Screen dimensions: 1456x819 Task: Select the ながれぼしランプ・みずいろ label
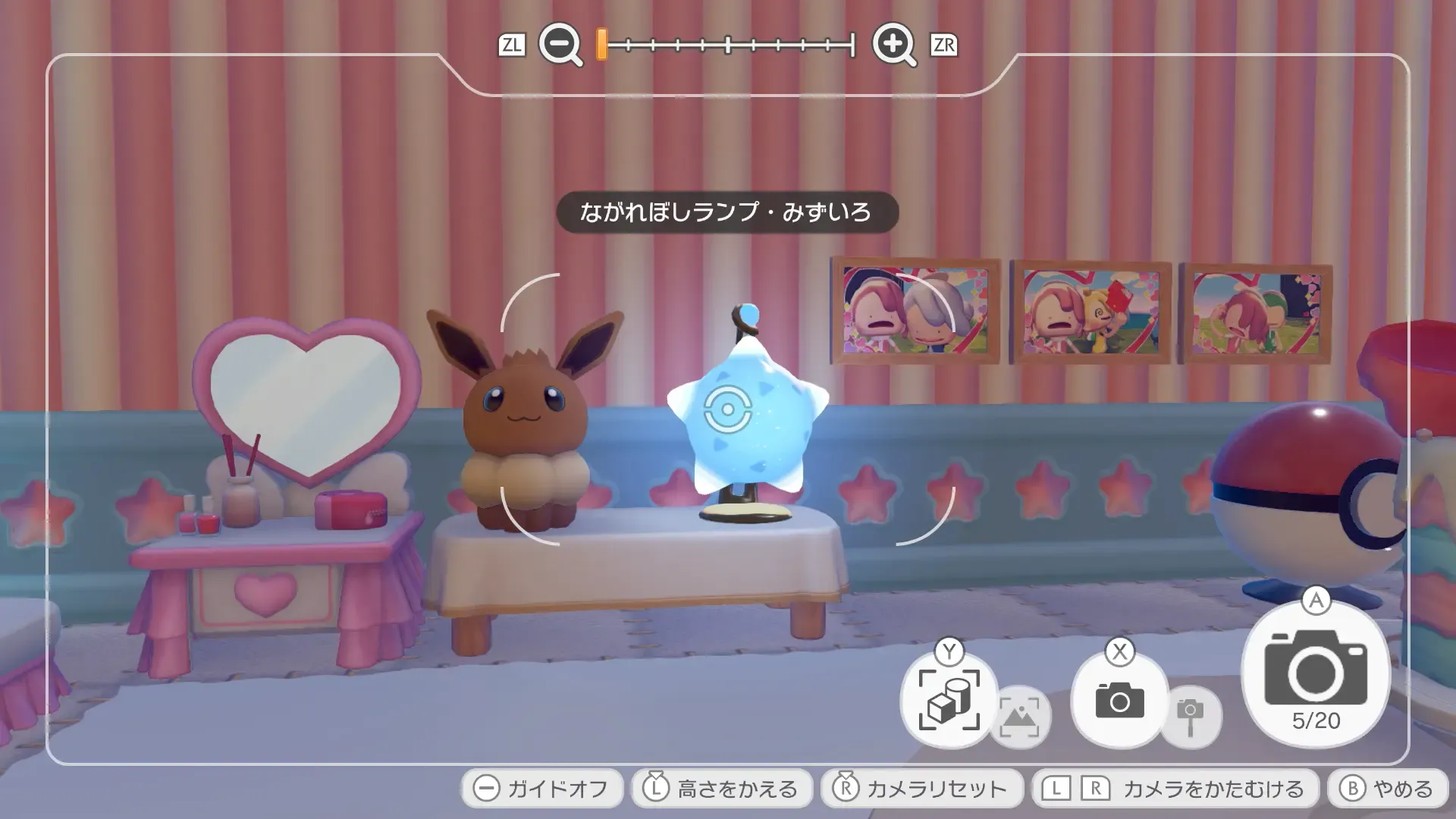point(727,213)
